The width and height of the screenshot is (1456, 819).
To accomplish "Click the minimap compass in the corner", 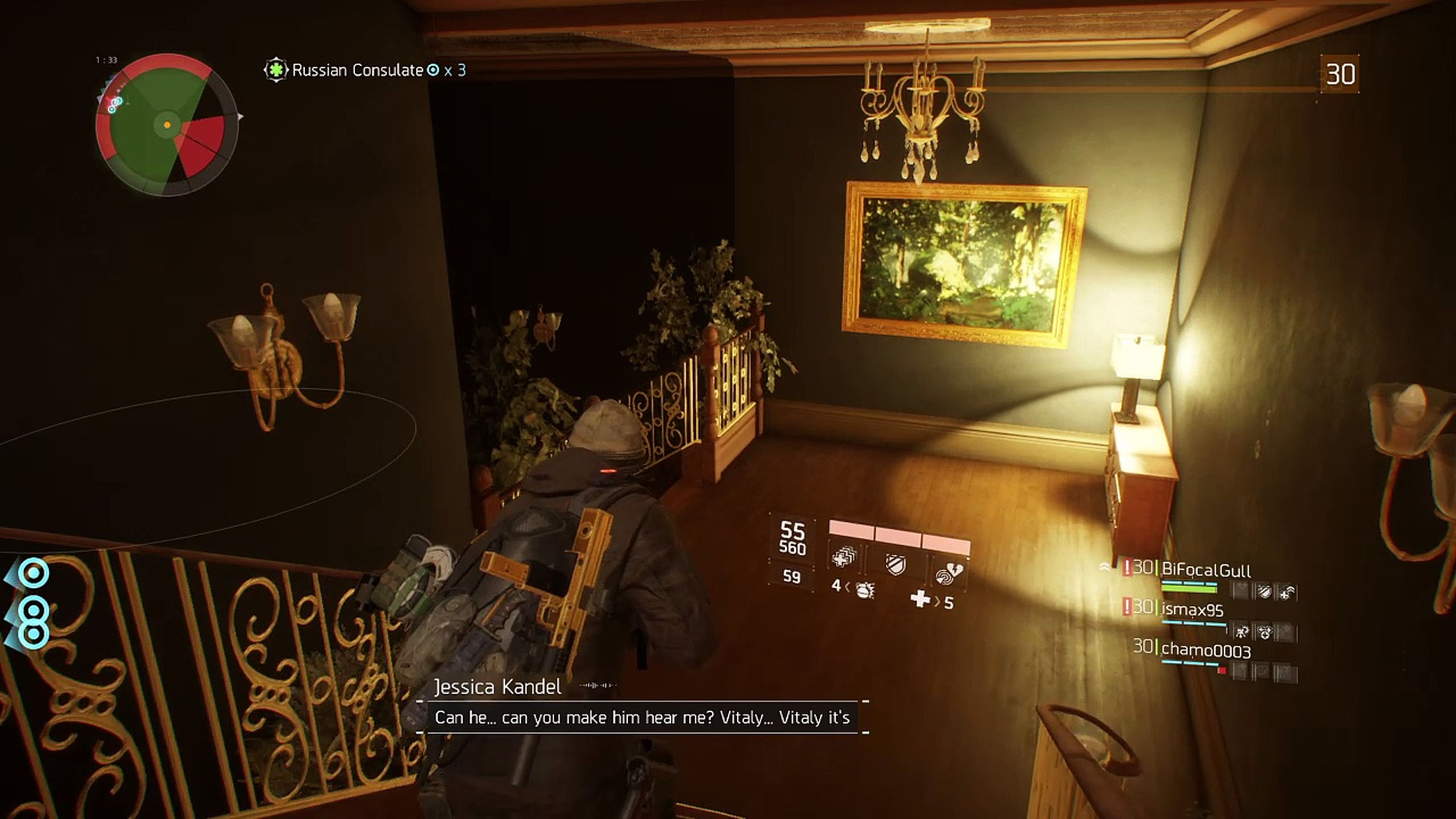I will (167, 124).
